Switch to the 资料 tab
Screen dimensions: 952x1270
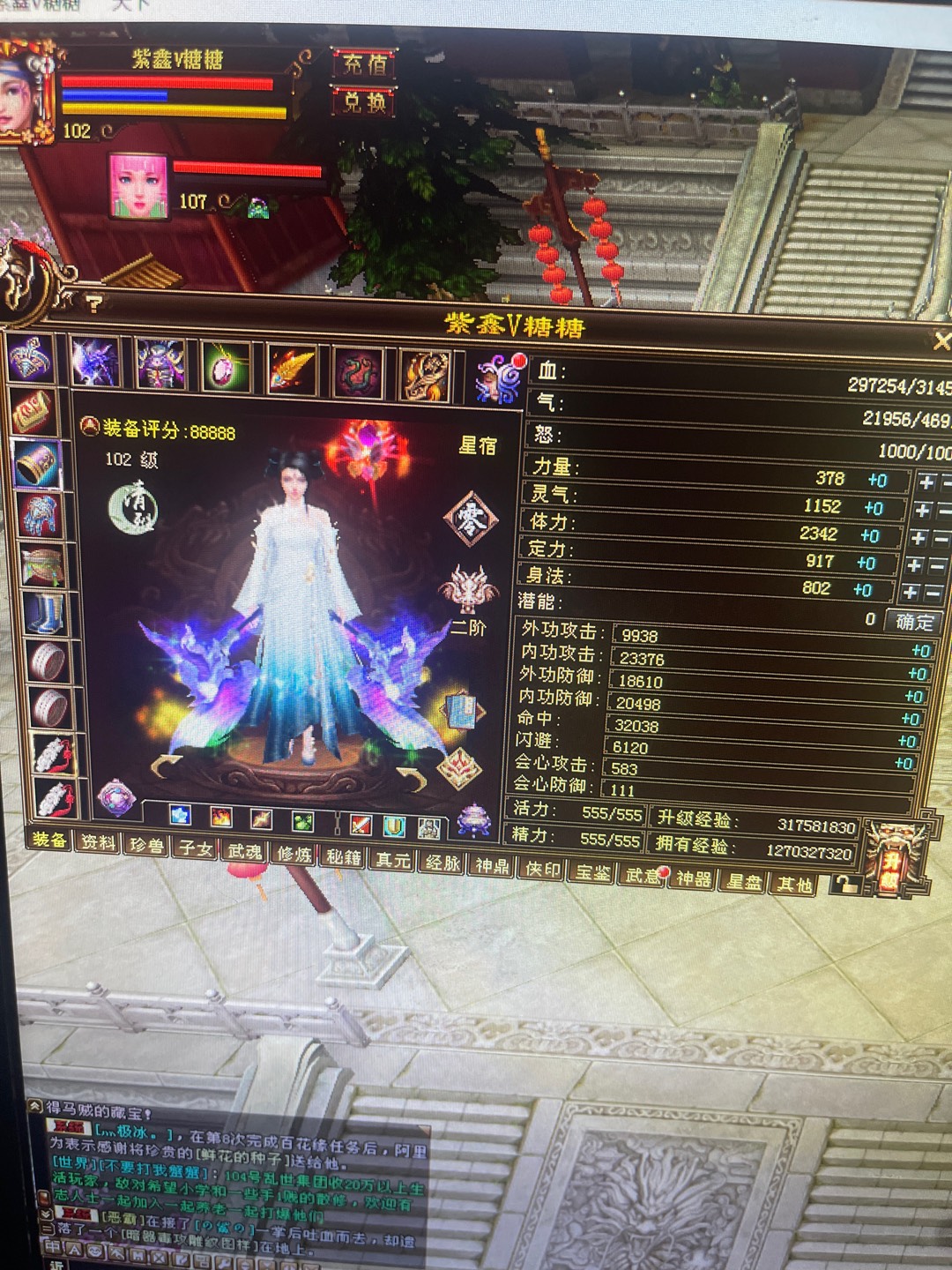[98, 842]
